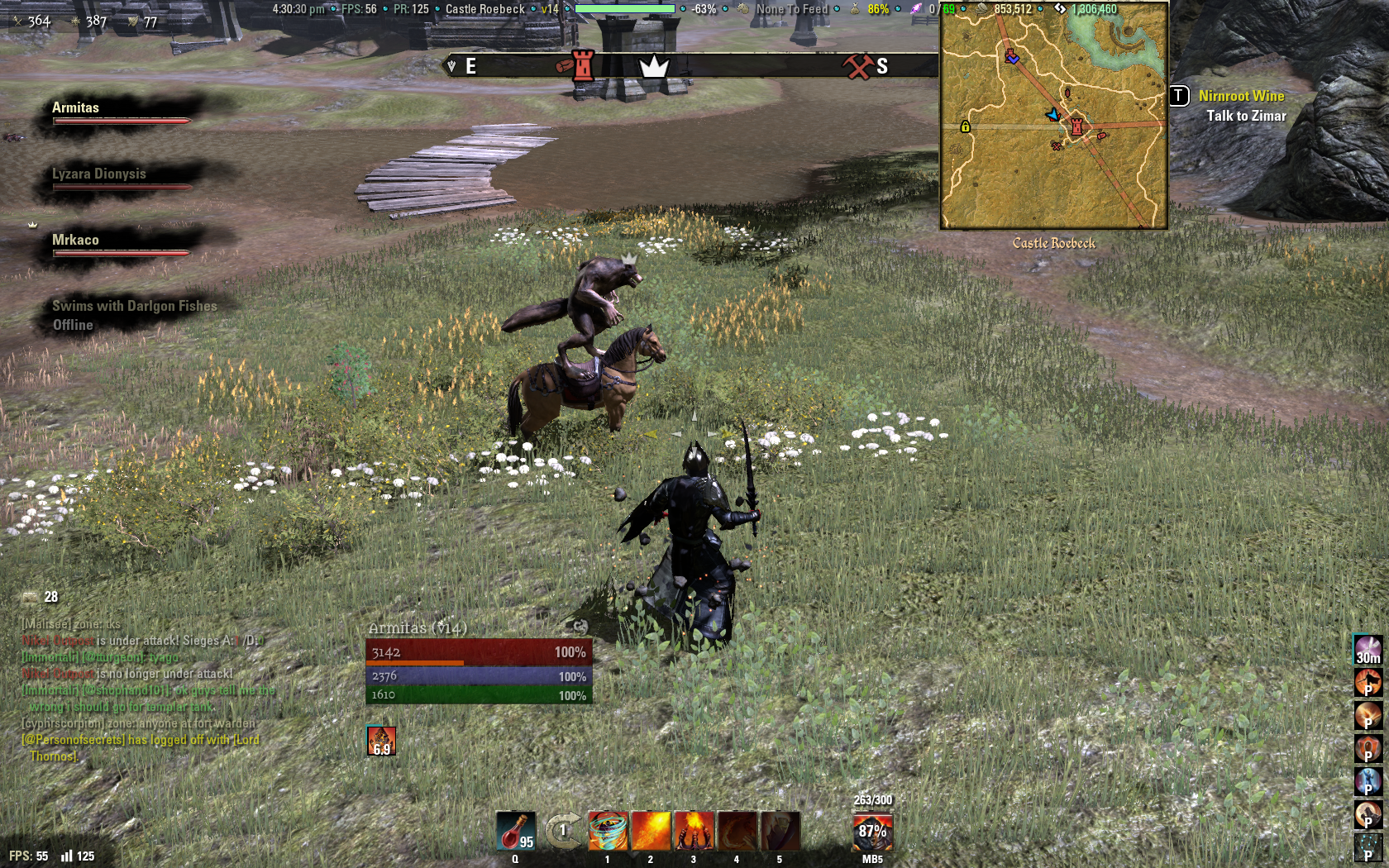Click the Castle Roebeck zone name in top bar
Screen dimensions: 1389x868
pyautogui.click(x=484, y=10)
